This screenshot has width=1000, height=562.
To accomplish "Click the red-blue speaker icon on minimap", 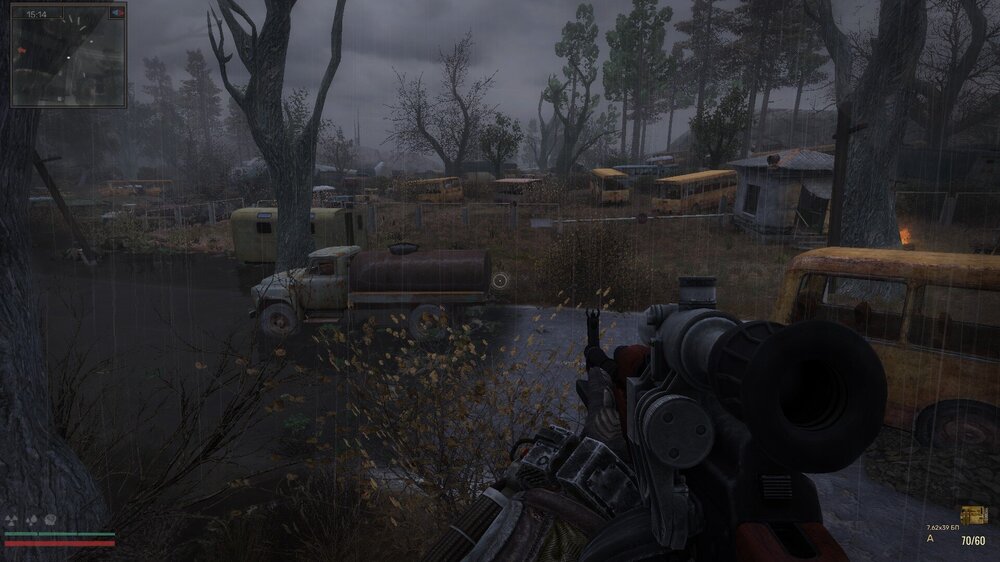I will [117, 13].
